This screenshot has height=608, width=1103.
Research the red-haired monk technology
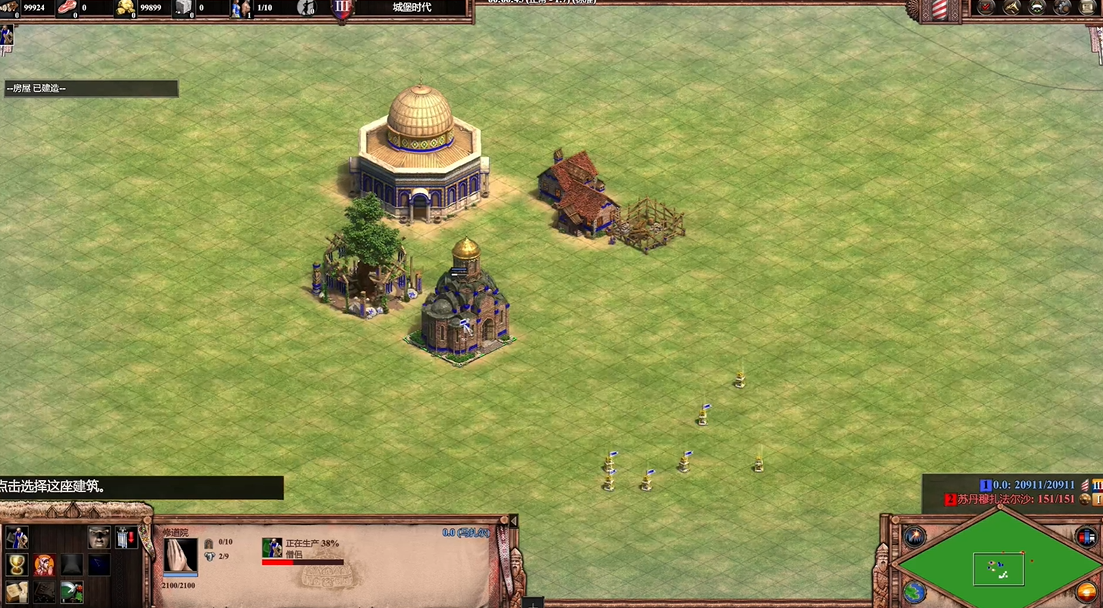(x=44, y=565)
